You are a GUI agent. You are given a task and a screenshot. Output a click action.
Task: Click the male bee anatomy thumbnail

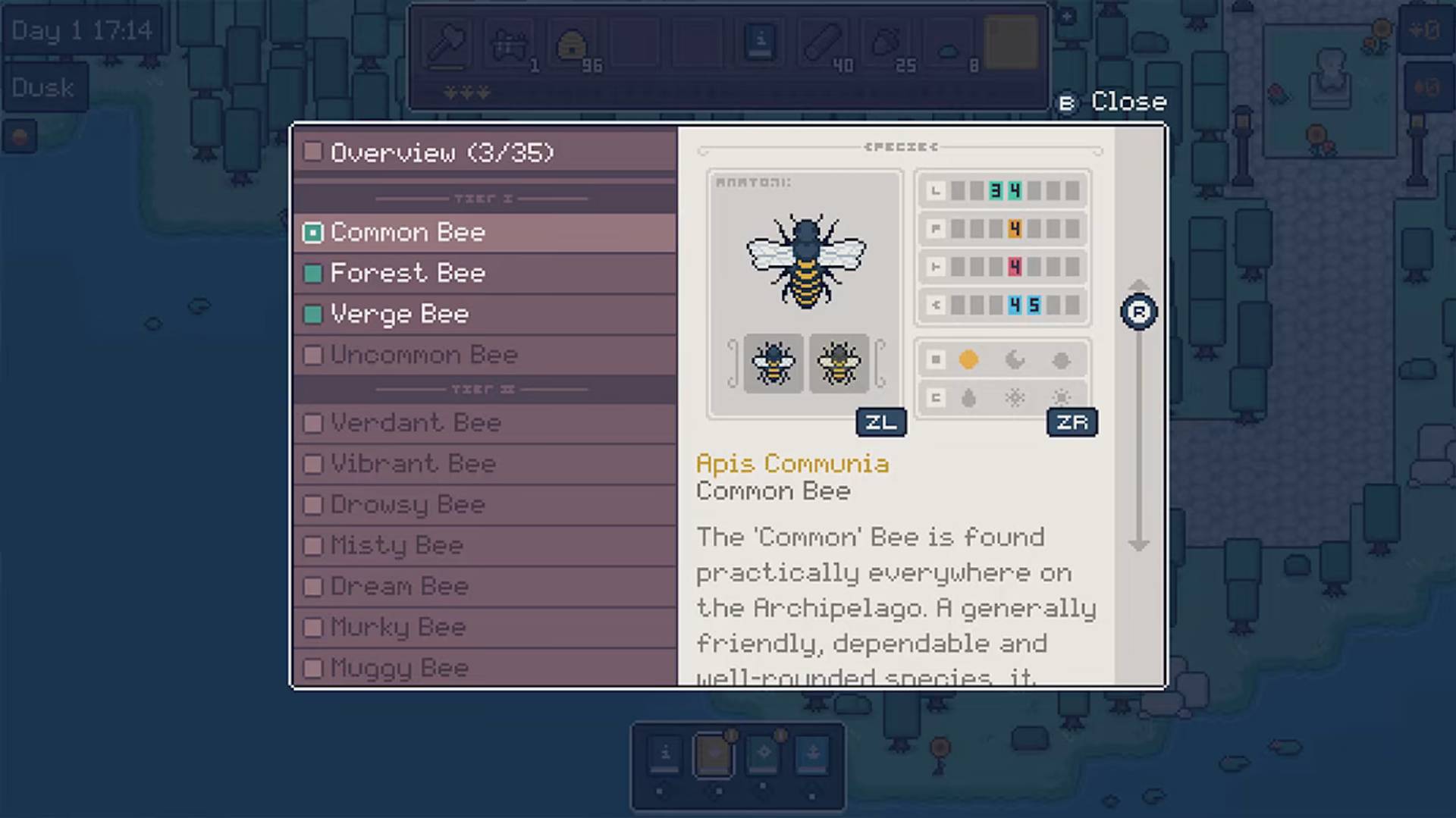(x=838, y=364)
